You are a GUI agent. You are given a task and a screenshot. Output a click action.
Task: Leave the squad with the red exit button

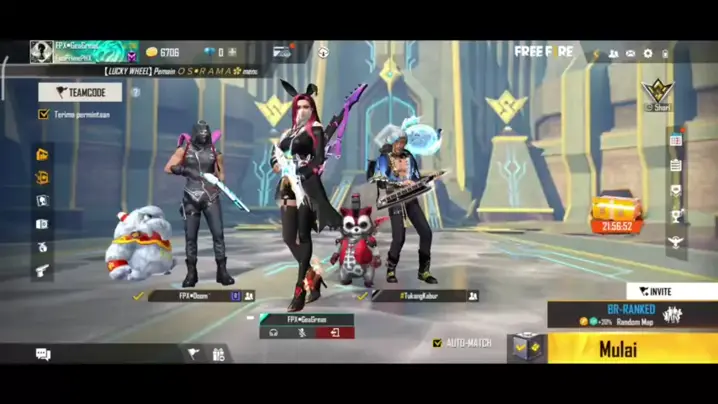(334, 332)
